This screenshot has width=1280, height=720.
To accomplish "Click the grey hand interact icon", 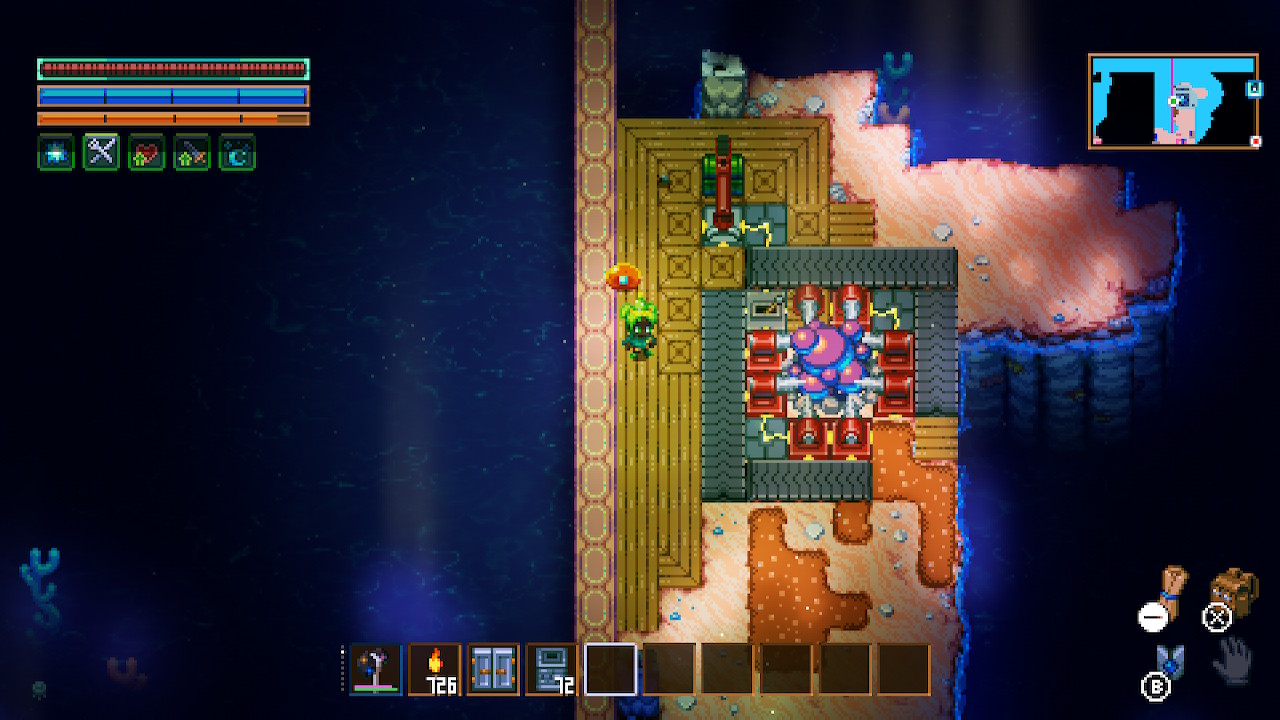I will pos(1232,658).
